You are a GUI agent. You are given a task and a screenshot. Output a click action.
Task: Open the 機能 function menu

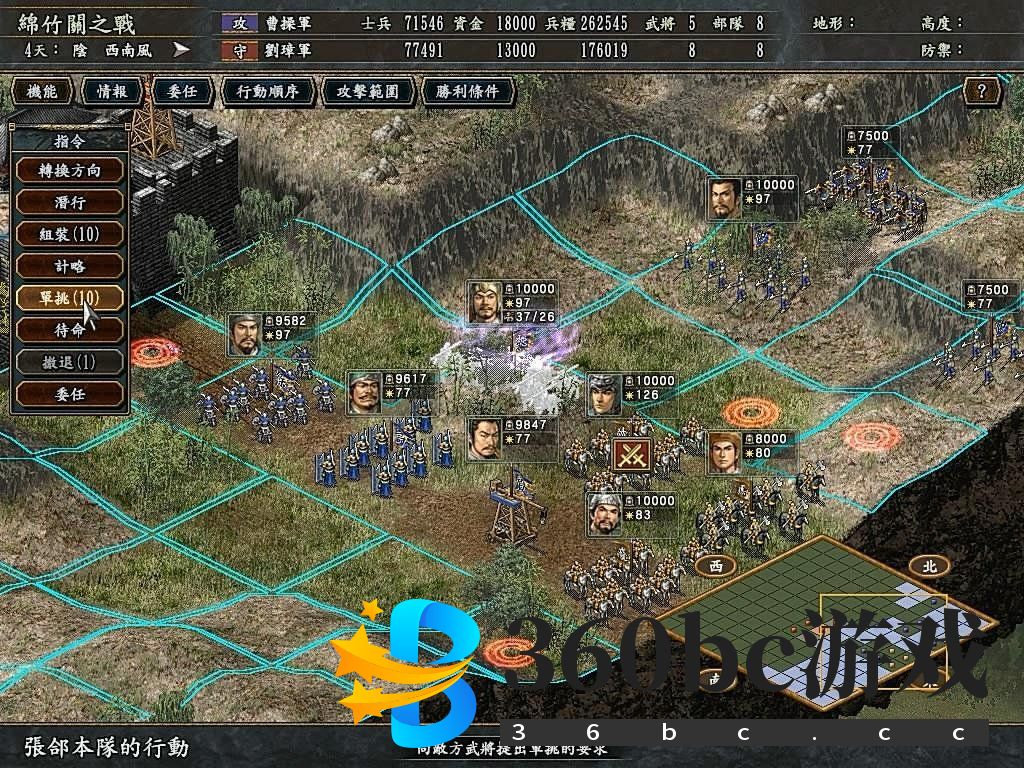(42, 92)
